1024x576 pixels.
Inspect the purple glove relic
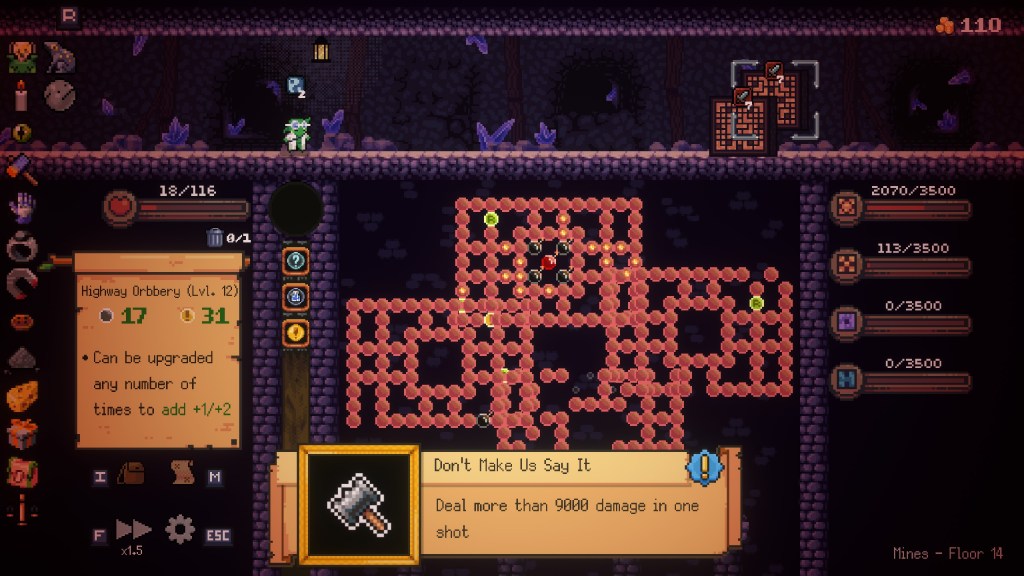(22, 208)
